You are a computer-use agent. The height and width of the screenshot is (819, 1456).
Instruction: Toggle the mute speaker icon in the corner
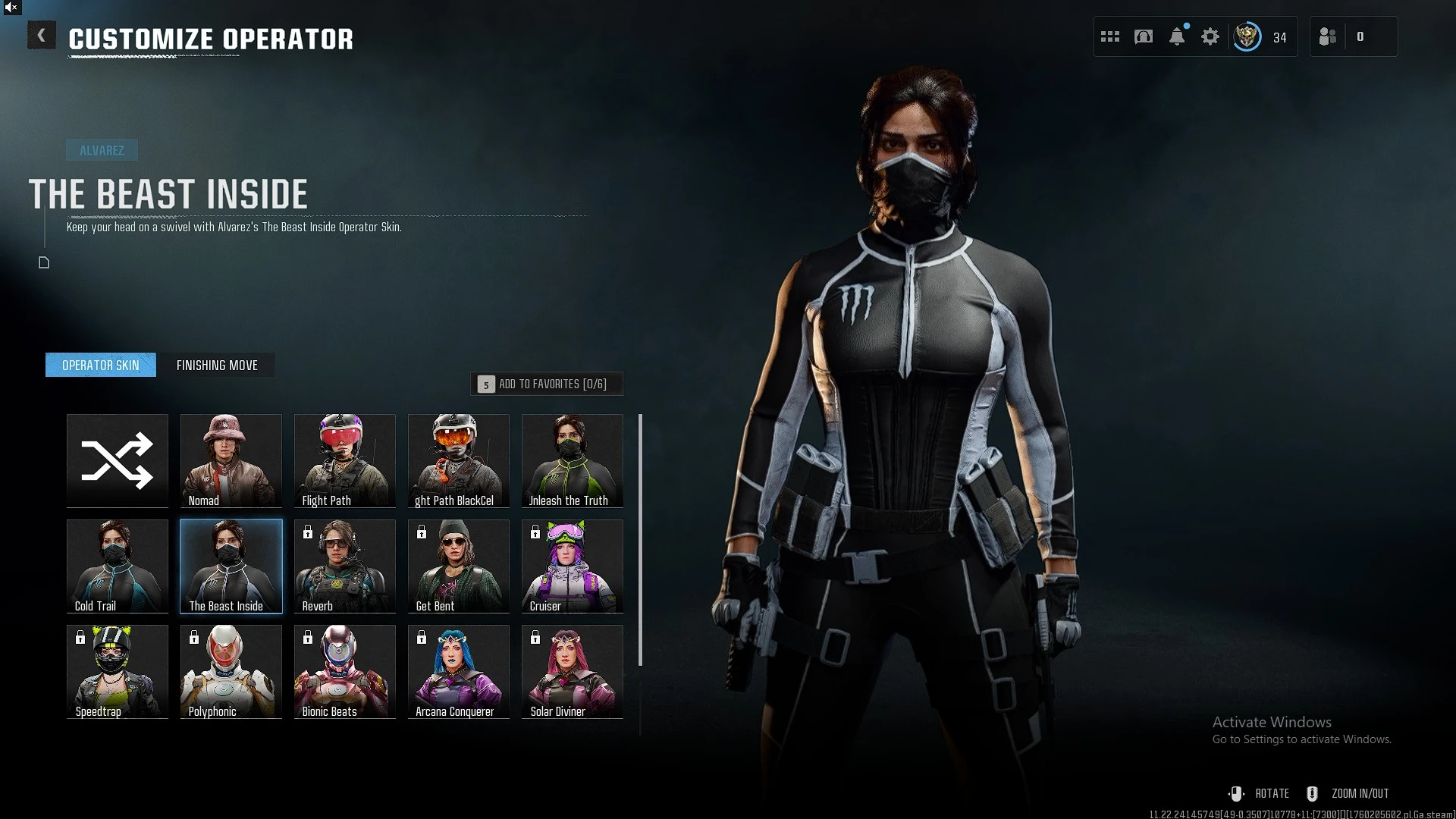[11, 8]
